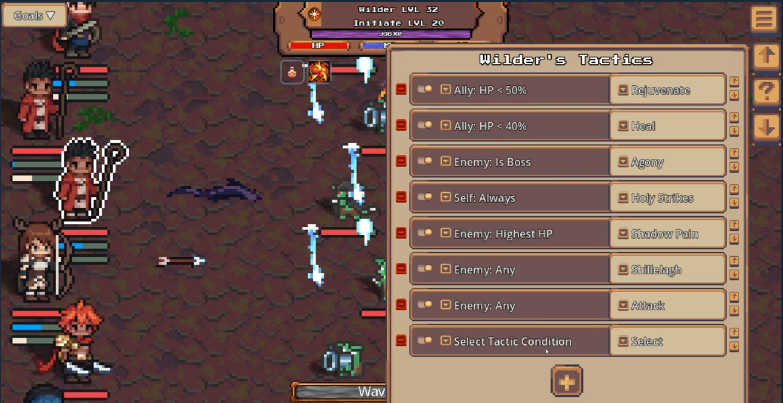This screenshot has height=403, width=783.
Task: Edit the 'Ally: HP < 40%' condition
Action: pos(520,126)
